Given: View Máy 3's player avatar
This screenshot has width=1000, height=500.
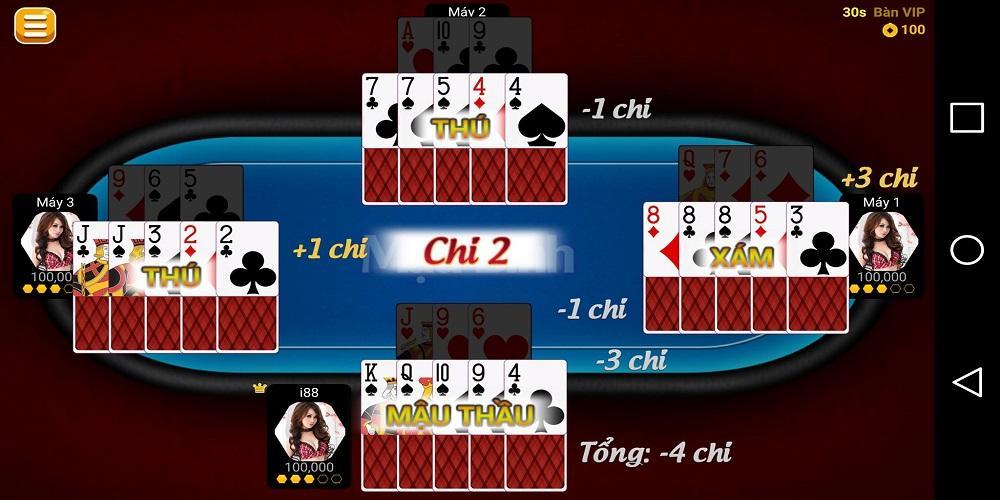Looking at the screenshot, I should coord(50,242).
